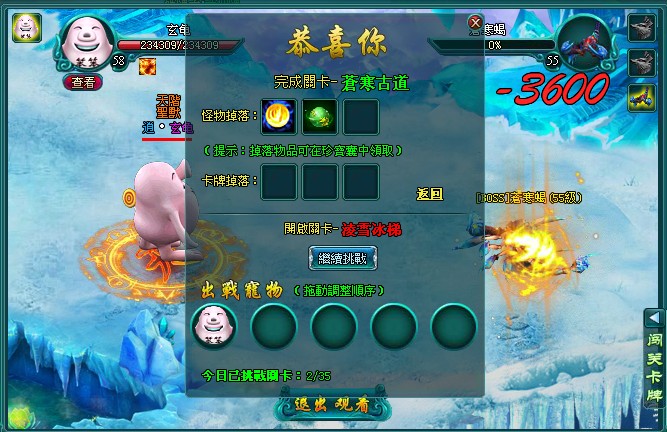667x432 pixels.
Task: Exit spectating with the 退出观看 button
Action: pyautogui.click(x=334, y=407)
